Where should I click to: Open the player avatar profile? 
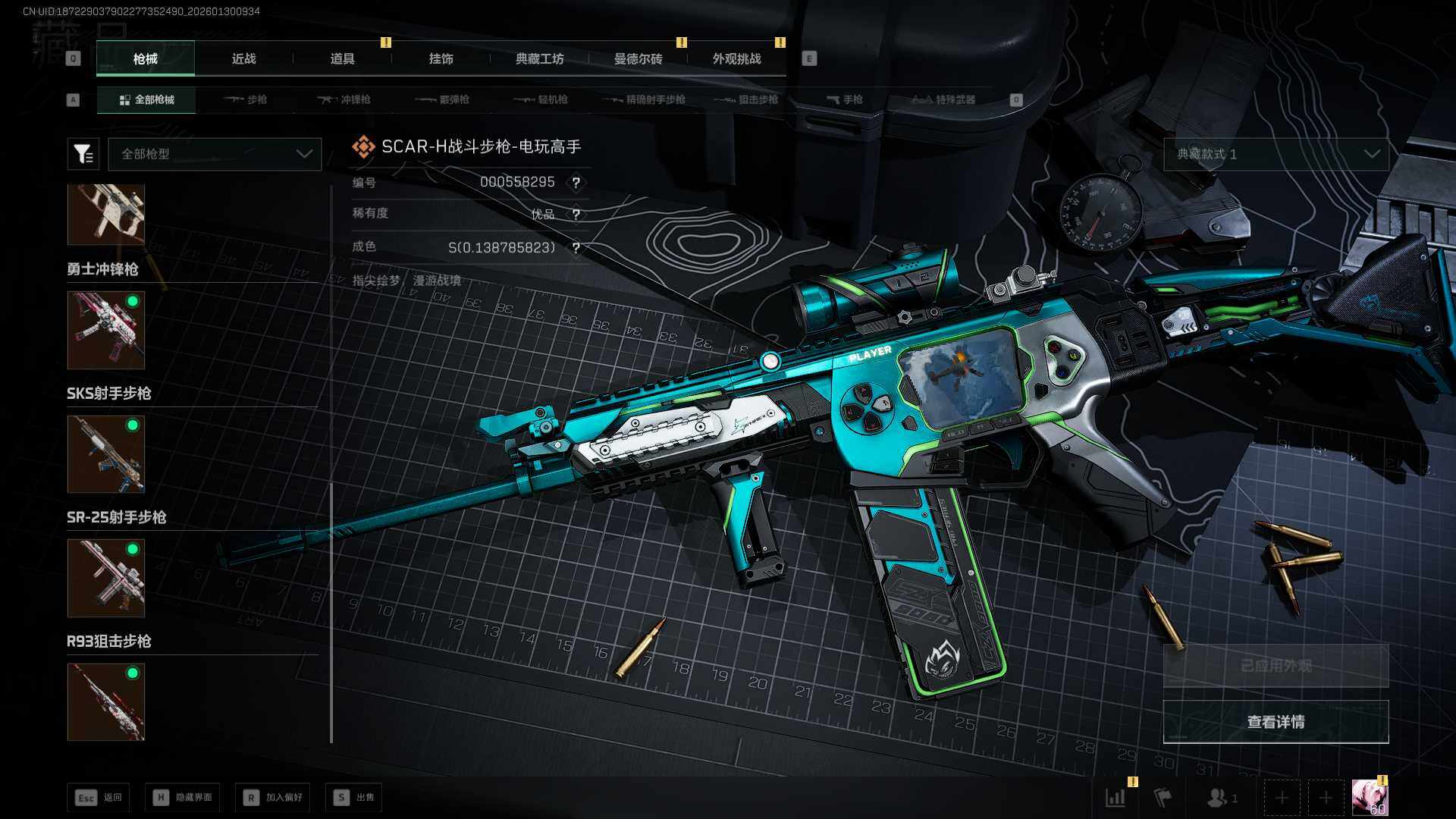pos(1370,798)
